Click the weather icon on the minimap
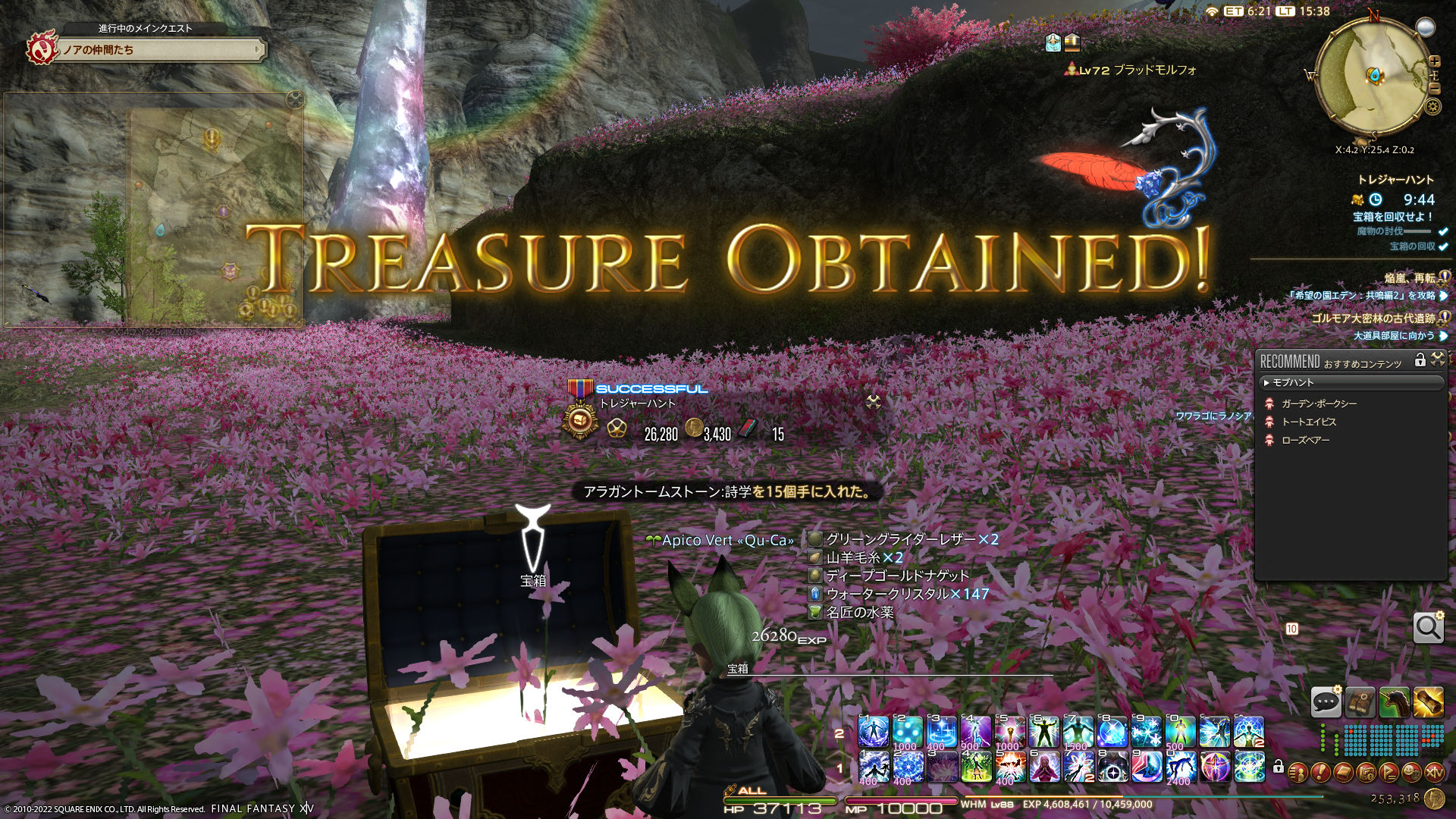 point(1426,28)
